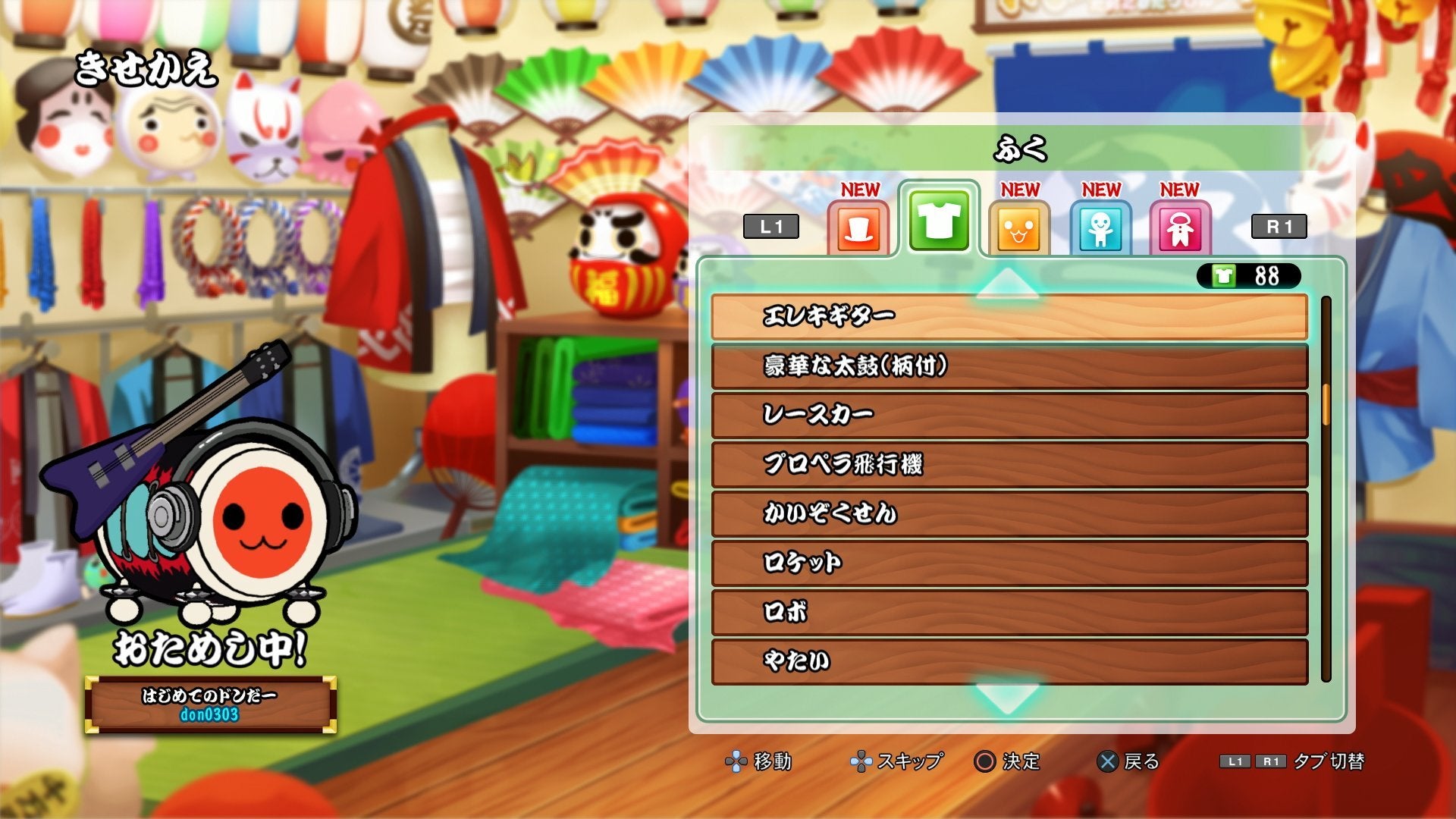1456x819 pixels.
Task: Select the face accessory category icon
Action: [x=1020, y=227]
